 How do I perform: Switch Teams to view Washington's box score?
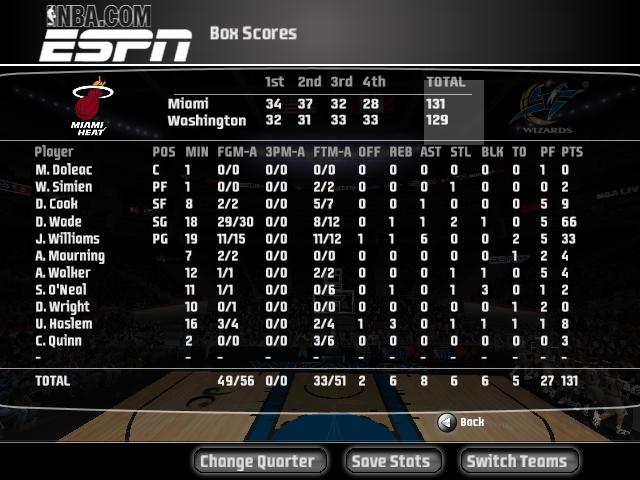coord(518,461)
